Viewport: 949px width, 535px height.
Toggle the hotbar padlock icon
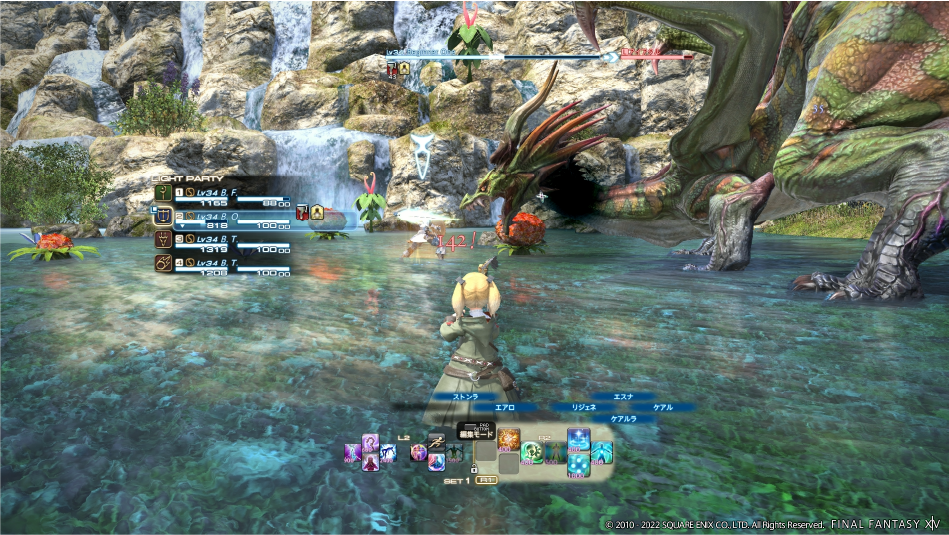[x=473, y=468]
